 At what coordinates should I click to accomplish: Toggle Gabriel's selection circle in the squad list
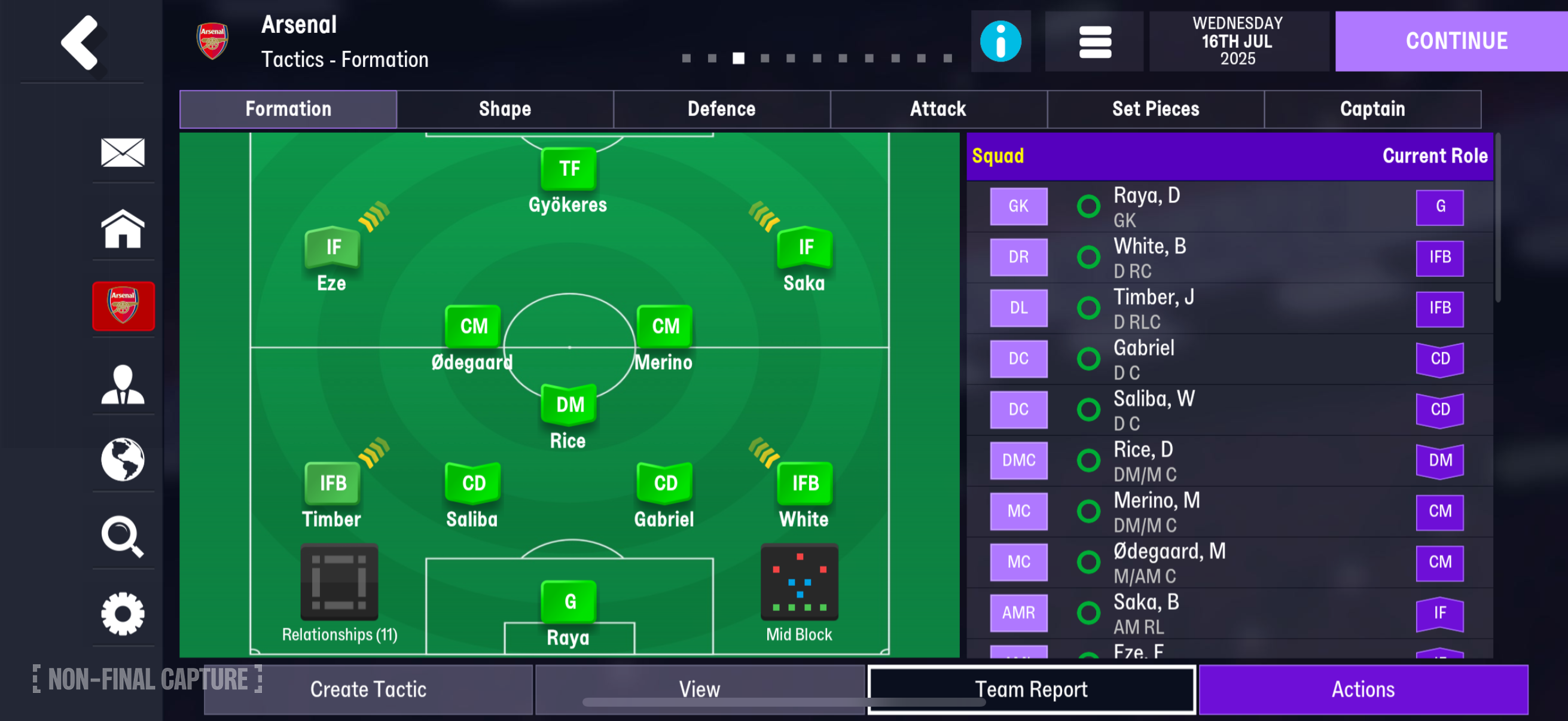1087,358
